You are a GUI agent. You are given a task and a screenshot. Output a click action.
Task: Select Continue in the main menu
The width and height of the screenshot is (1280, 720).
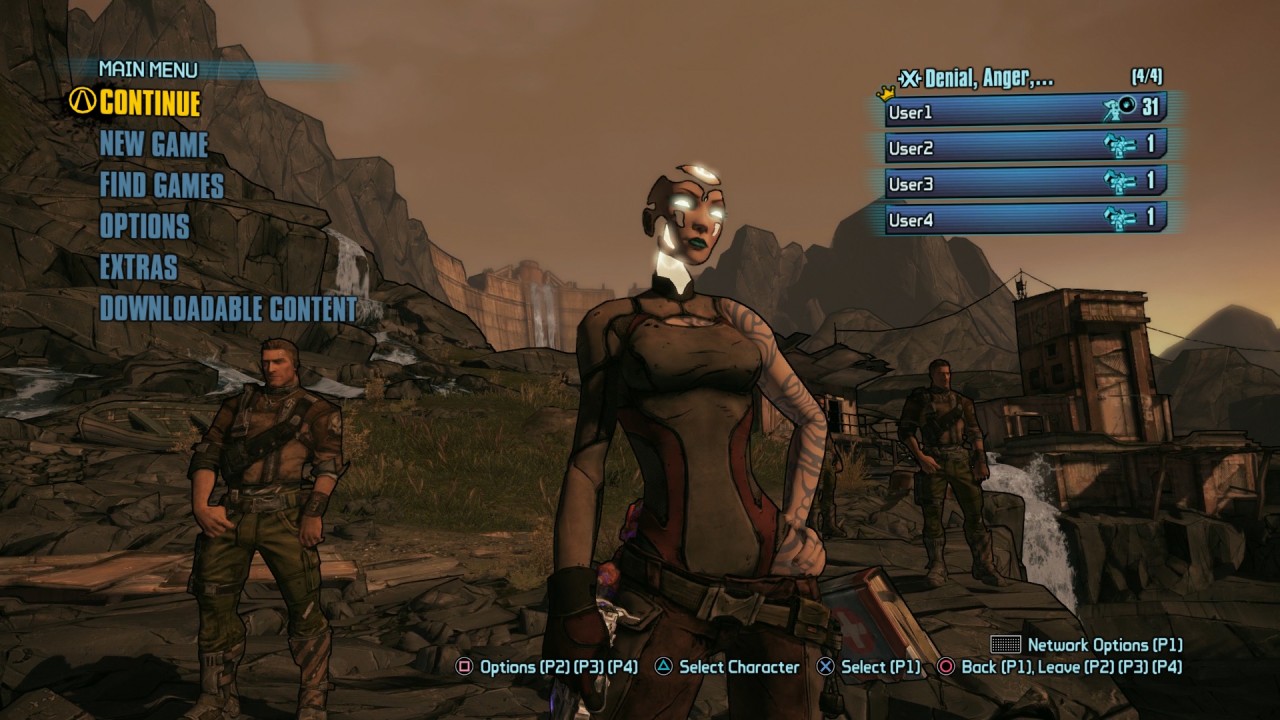click(x=149, y=103)
